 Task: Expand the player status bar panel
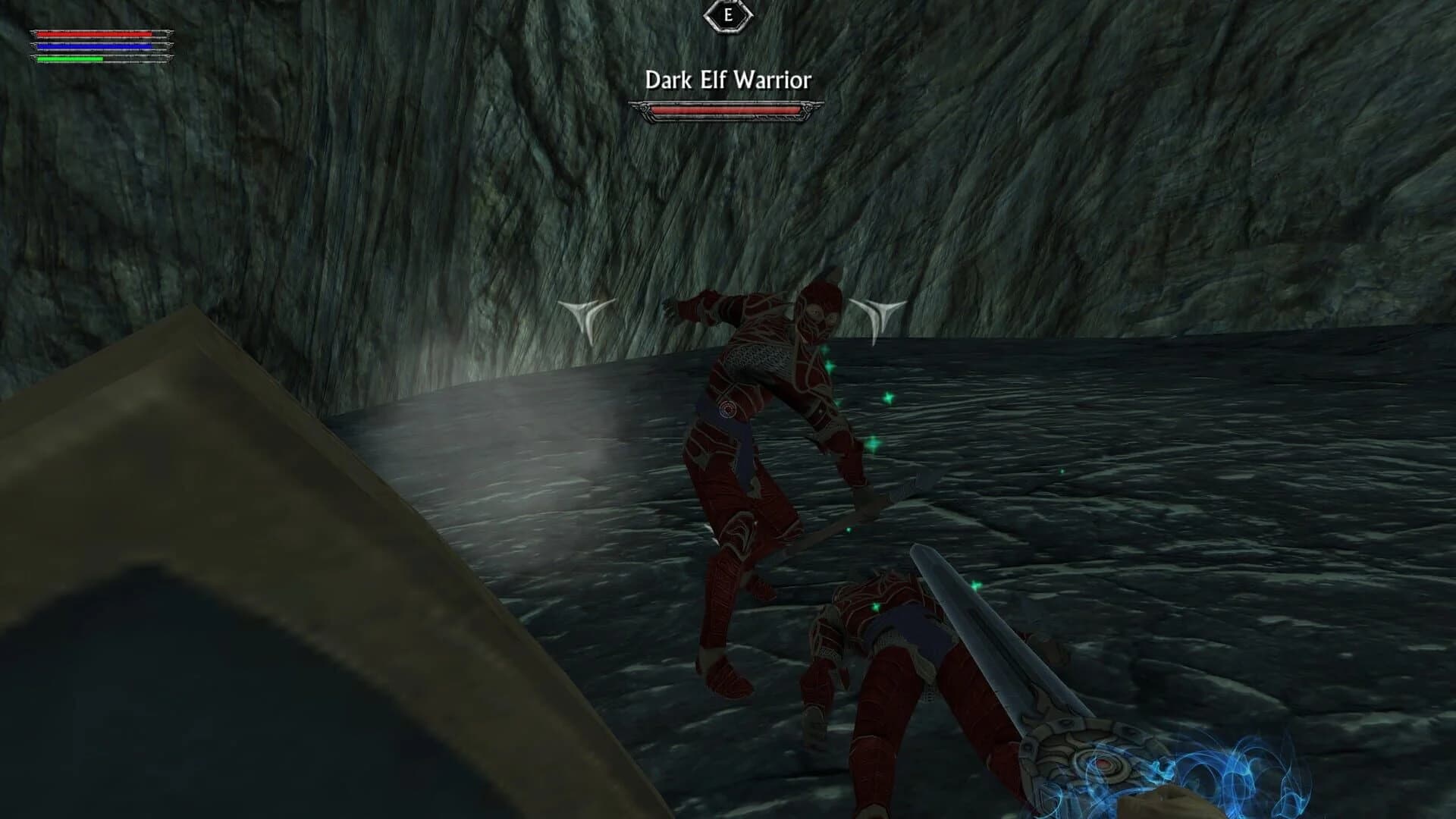pyautogui.click(x=95, y=47)
